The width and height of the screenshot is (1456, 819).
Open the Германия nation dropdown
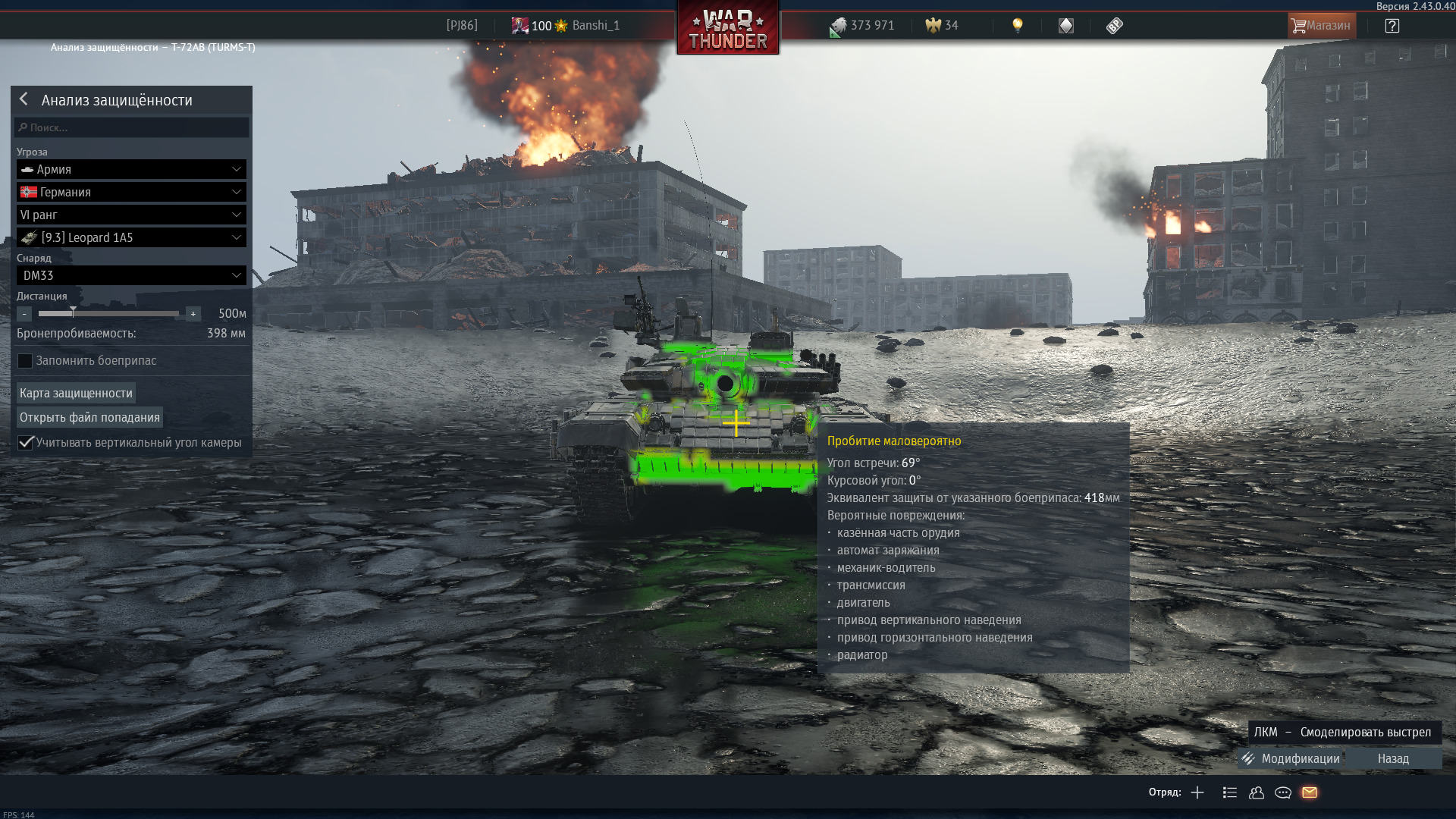[x=130, y=192]
